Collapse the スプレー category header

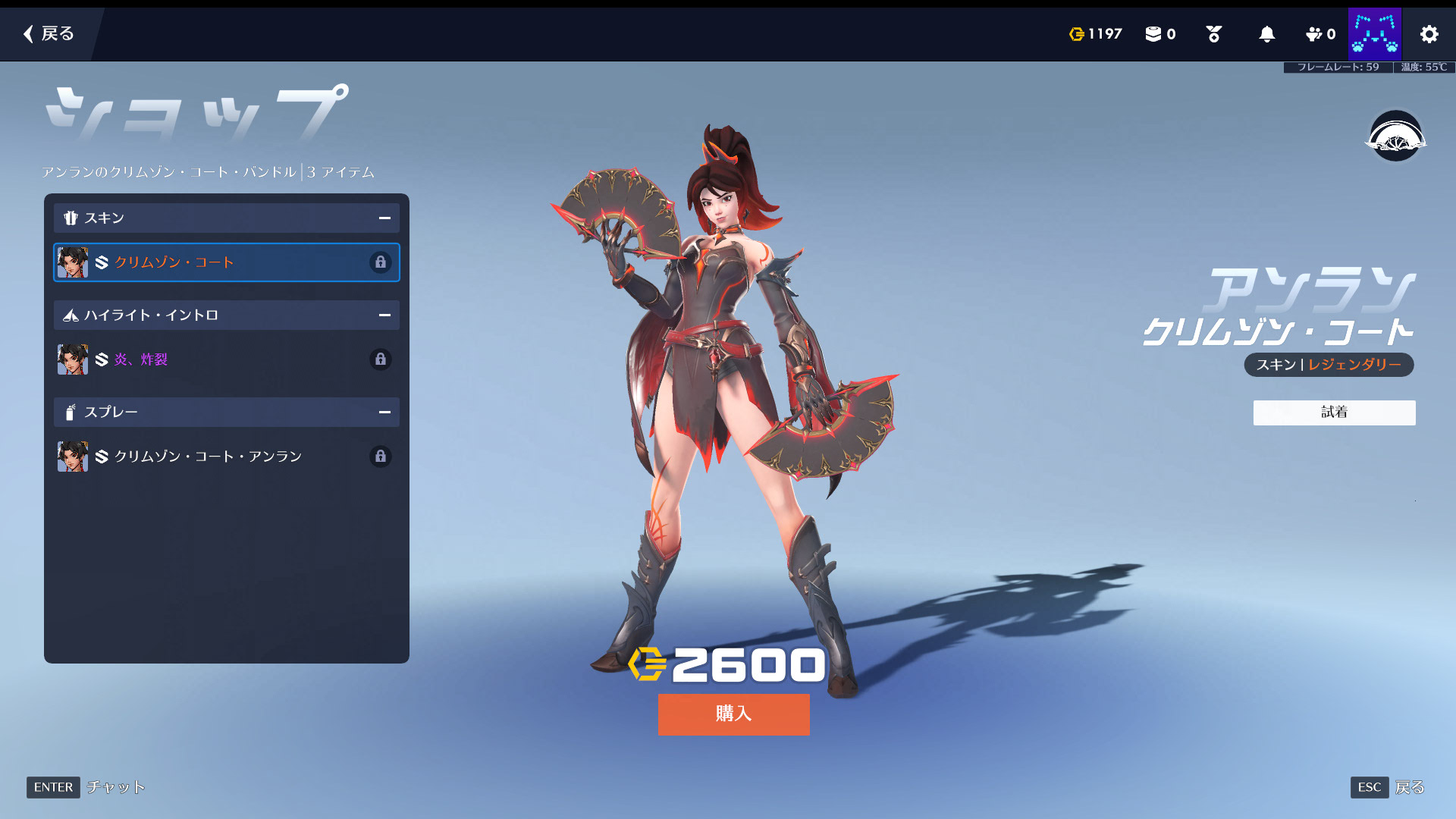384,413
